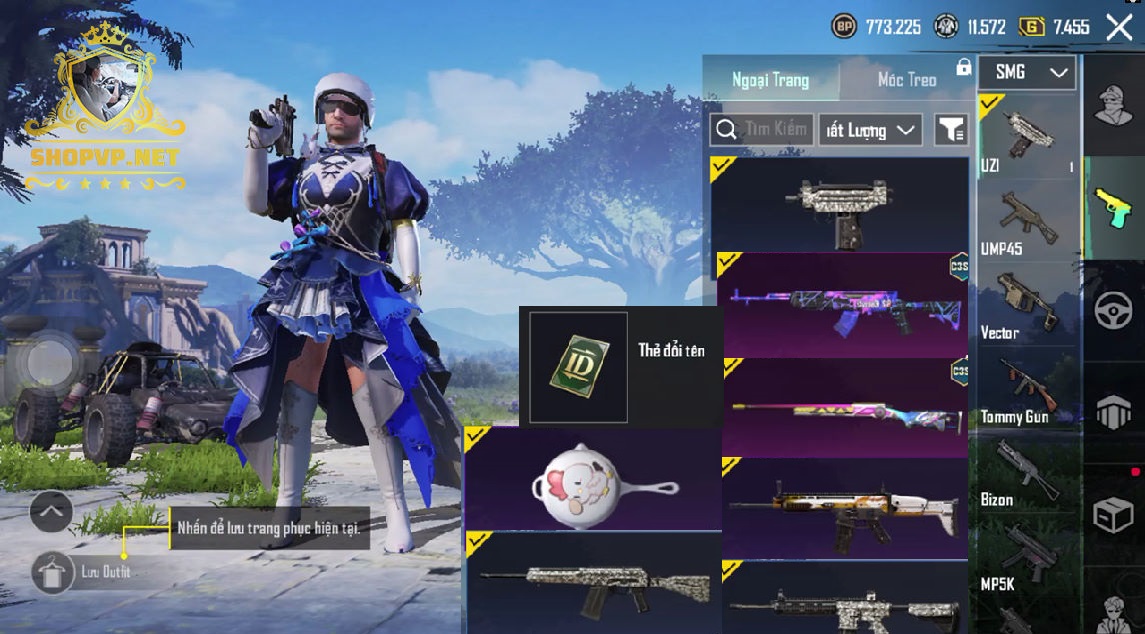Open the Lượng sorting dropdown
Viewport: 1145px width, 634px height.
click(870, 130)
